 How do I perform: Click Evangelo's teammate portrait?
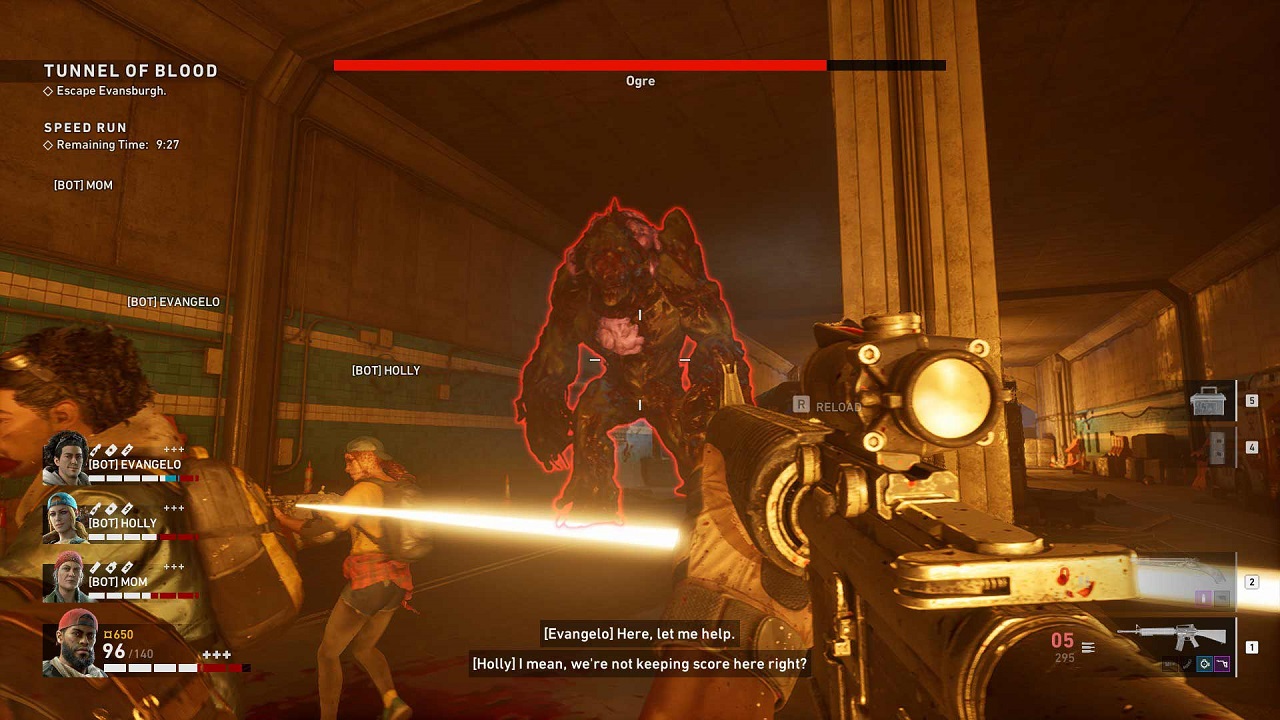(65, 458)
